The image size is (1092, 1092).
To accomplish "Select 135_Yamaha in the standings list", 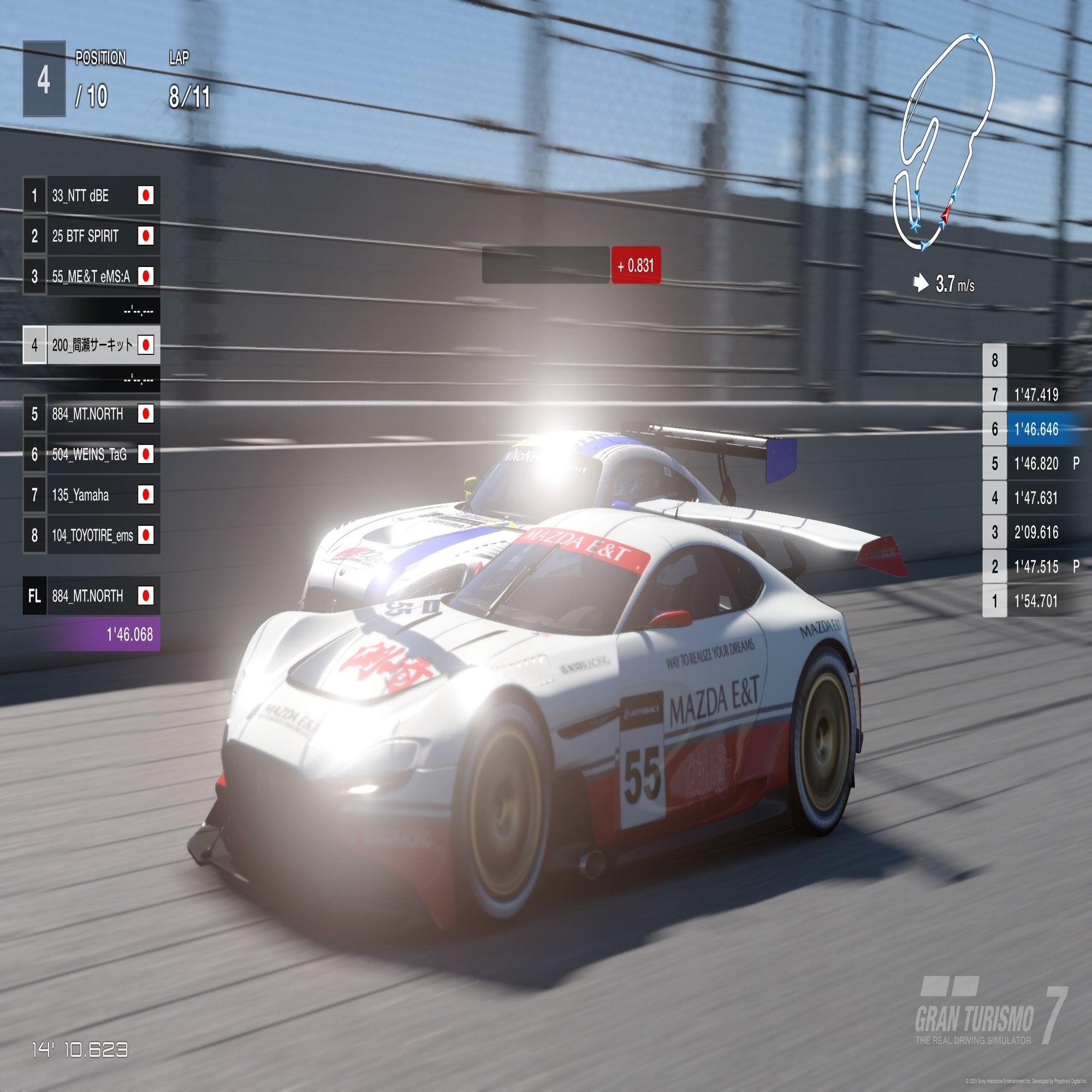I will tap(92, 495).
